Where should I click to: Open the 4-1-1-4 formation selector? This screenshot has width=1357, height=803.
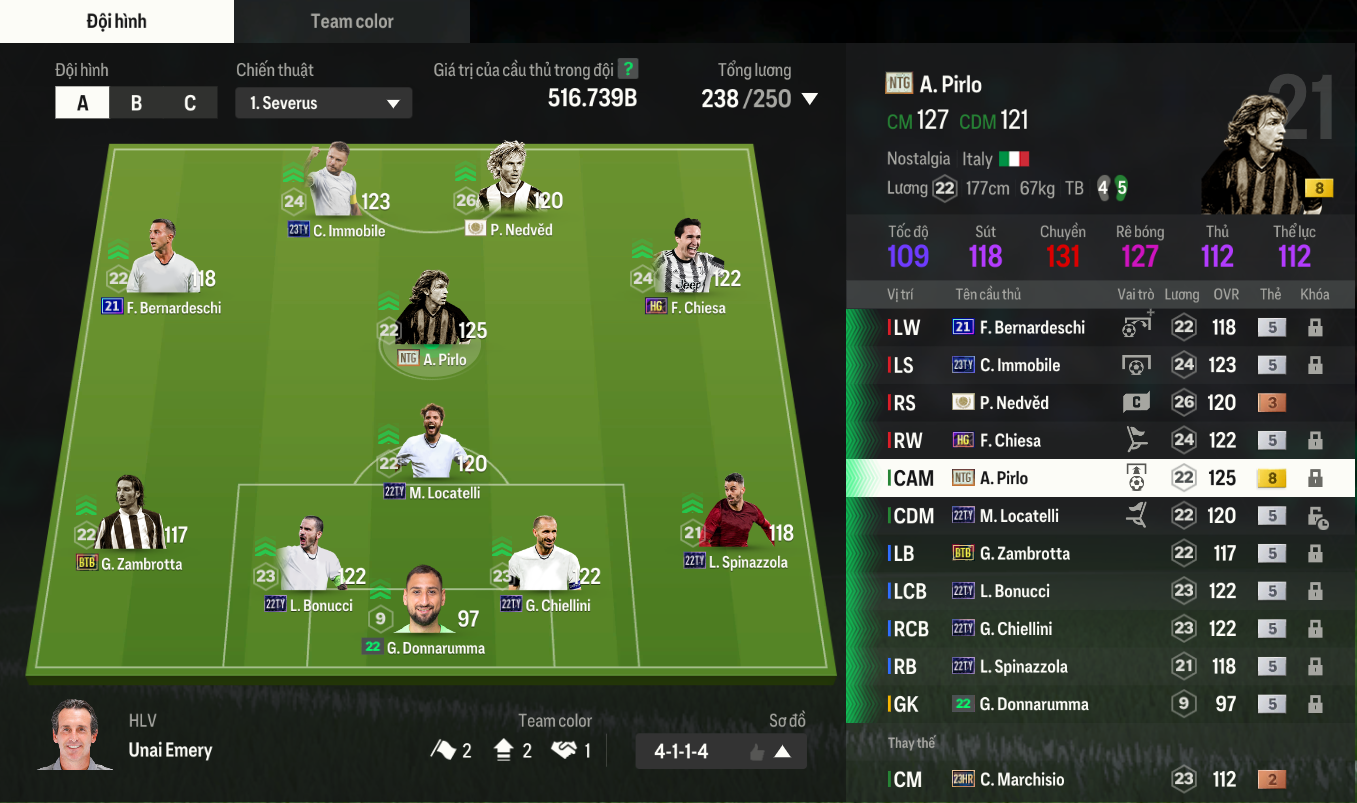pyautogui.click(x=720, y=751)
